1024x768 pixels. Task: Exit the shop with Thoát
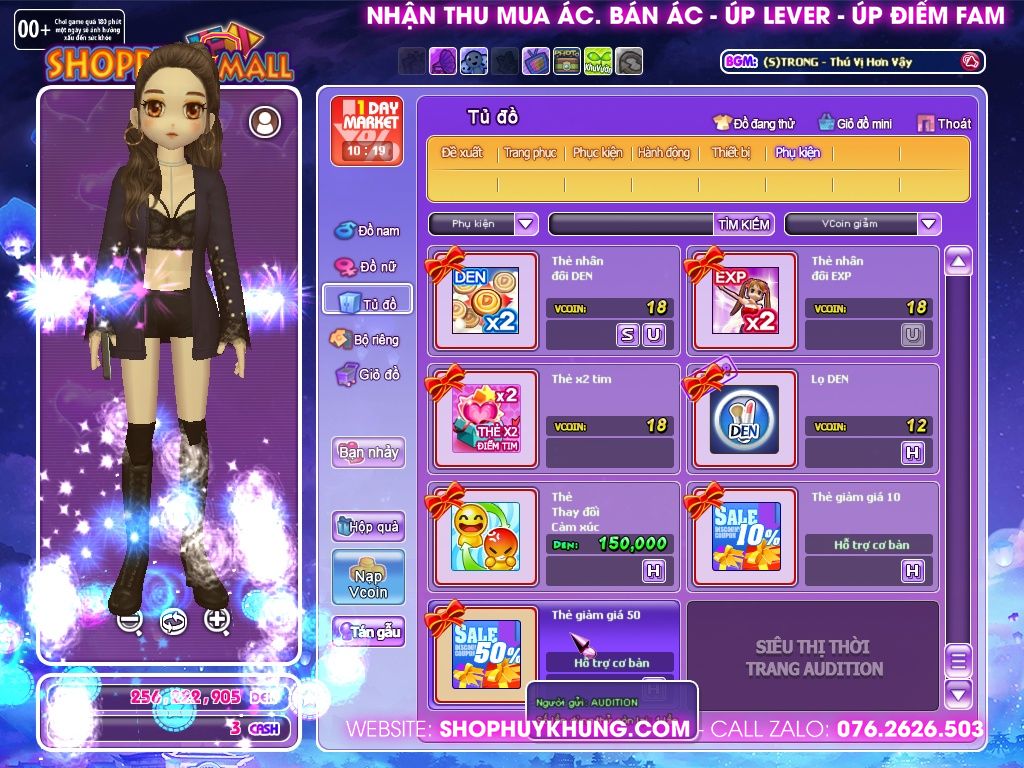point(943,124)
